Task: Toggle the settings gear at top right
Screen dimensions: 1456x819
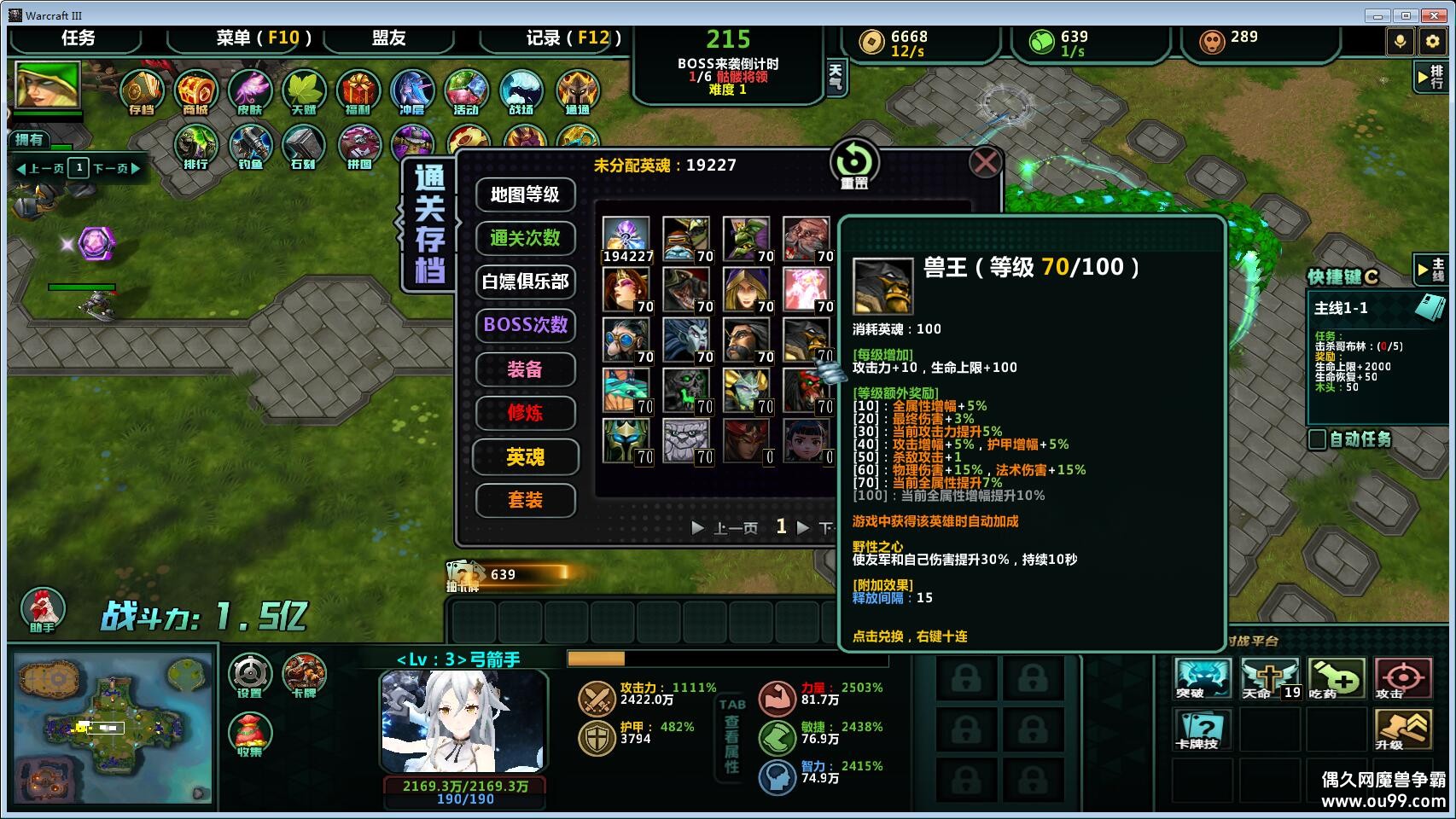Action: coord(1432,40)
